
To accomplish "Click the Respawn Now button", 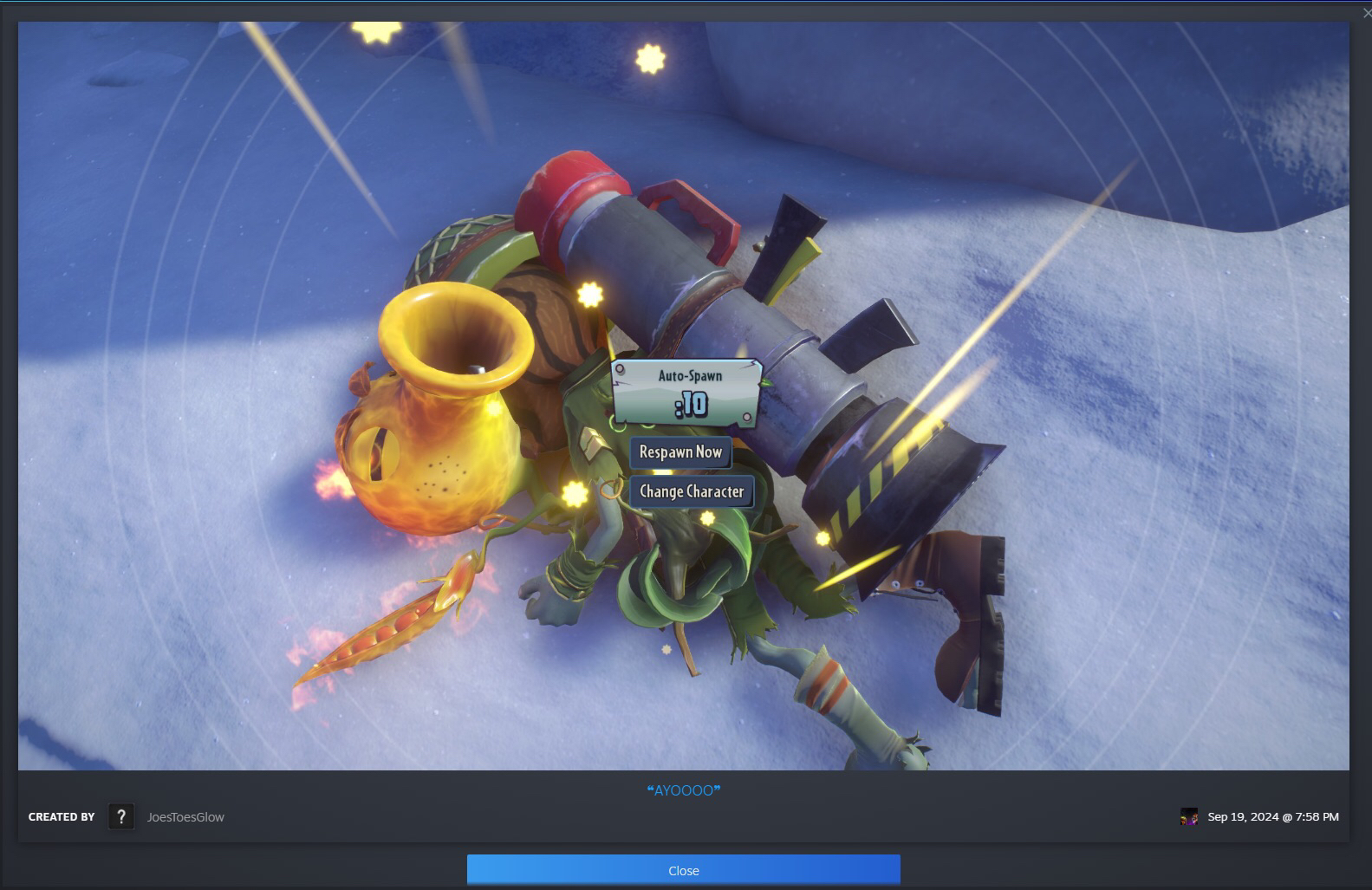I will pyautogui.click(x=680, y=451).
